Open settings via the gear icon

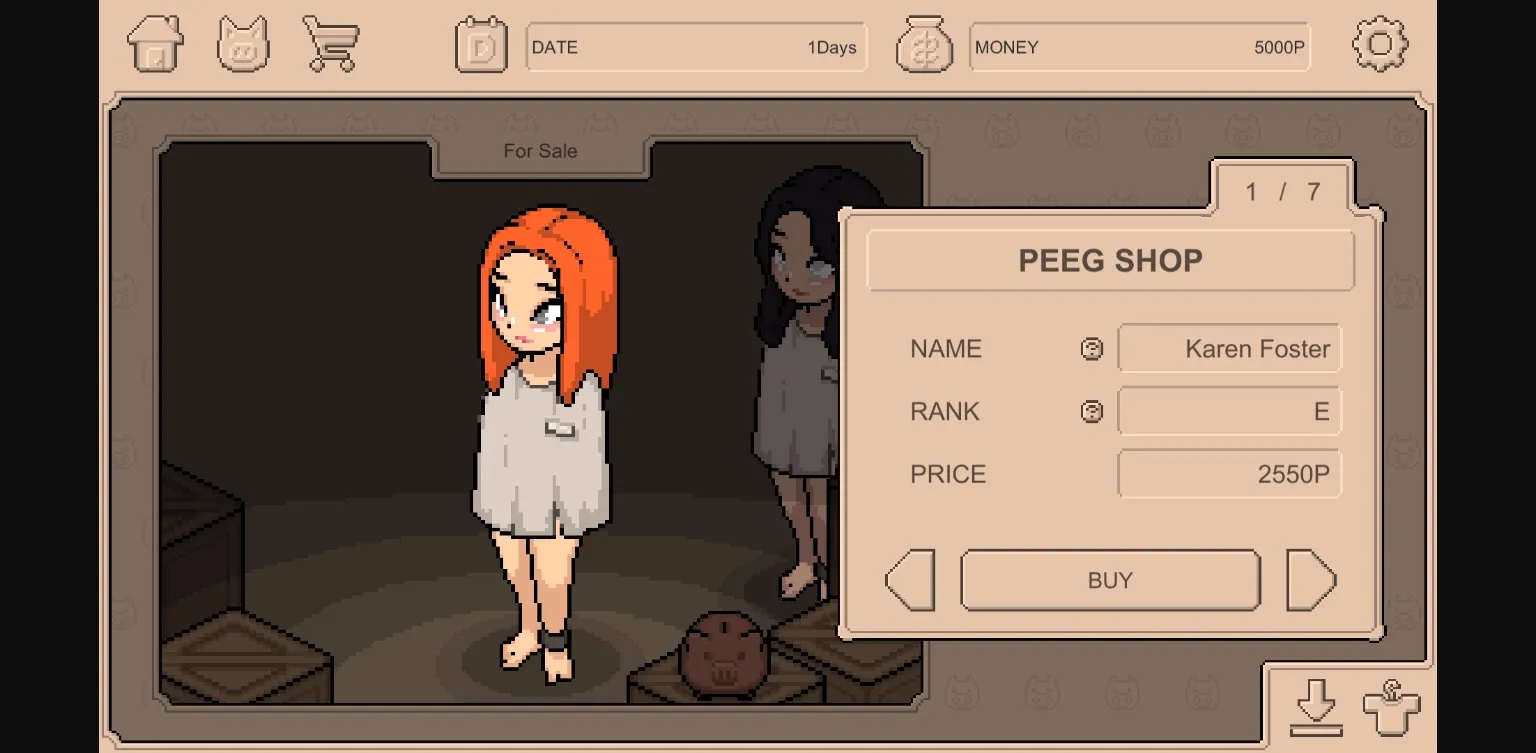[x=1381, y=44]
